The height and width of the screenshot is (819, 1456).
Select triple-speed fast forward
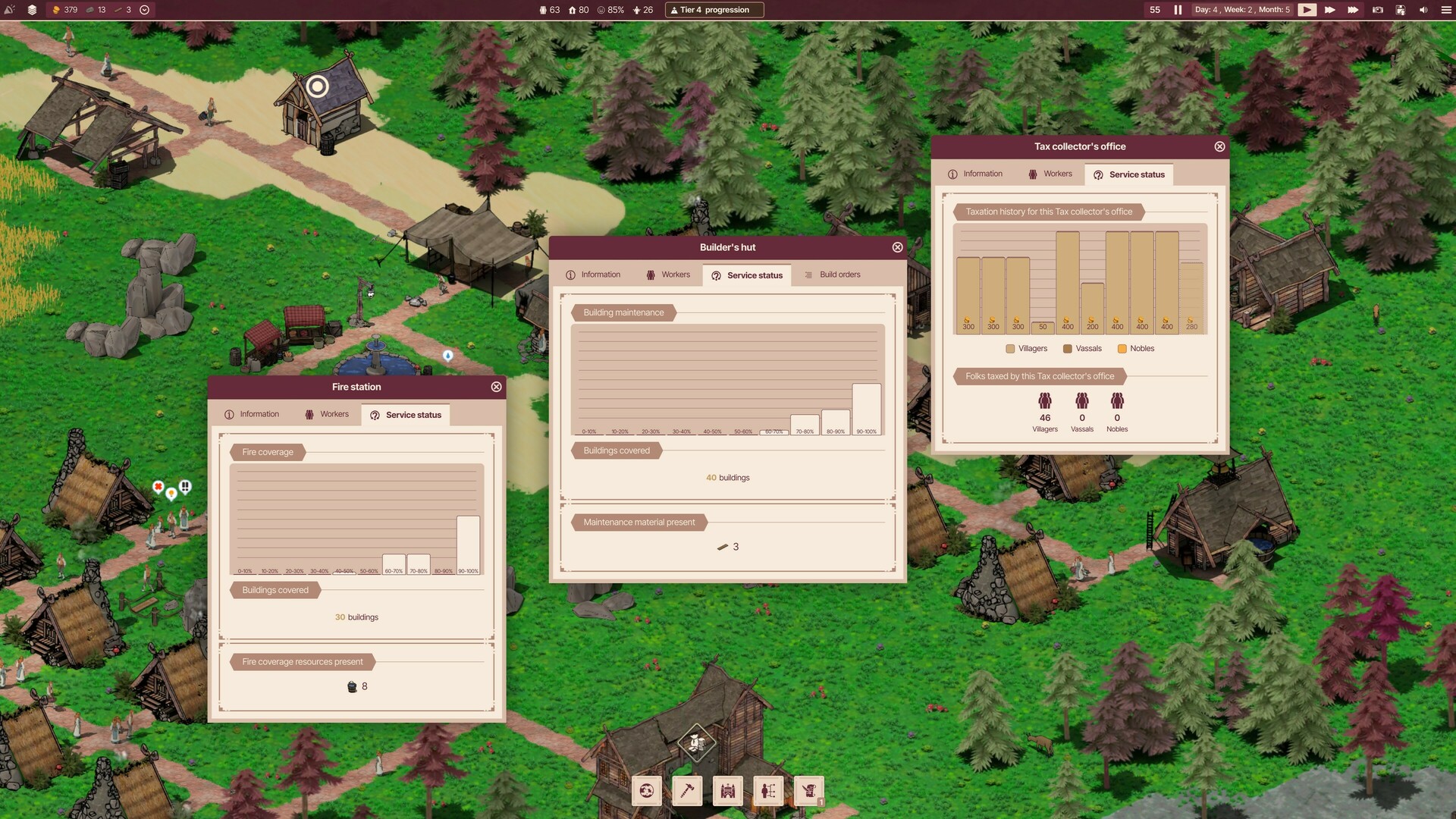(x=1353, y=10)
